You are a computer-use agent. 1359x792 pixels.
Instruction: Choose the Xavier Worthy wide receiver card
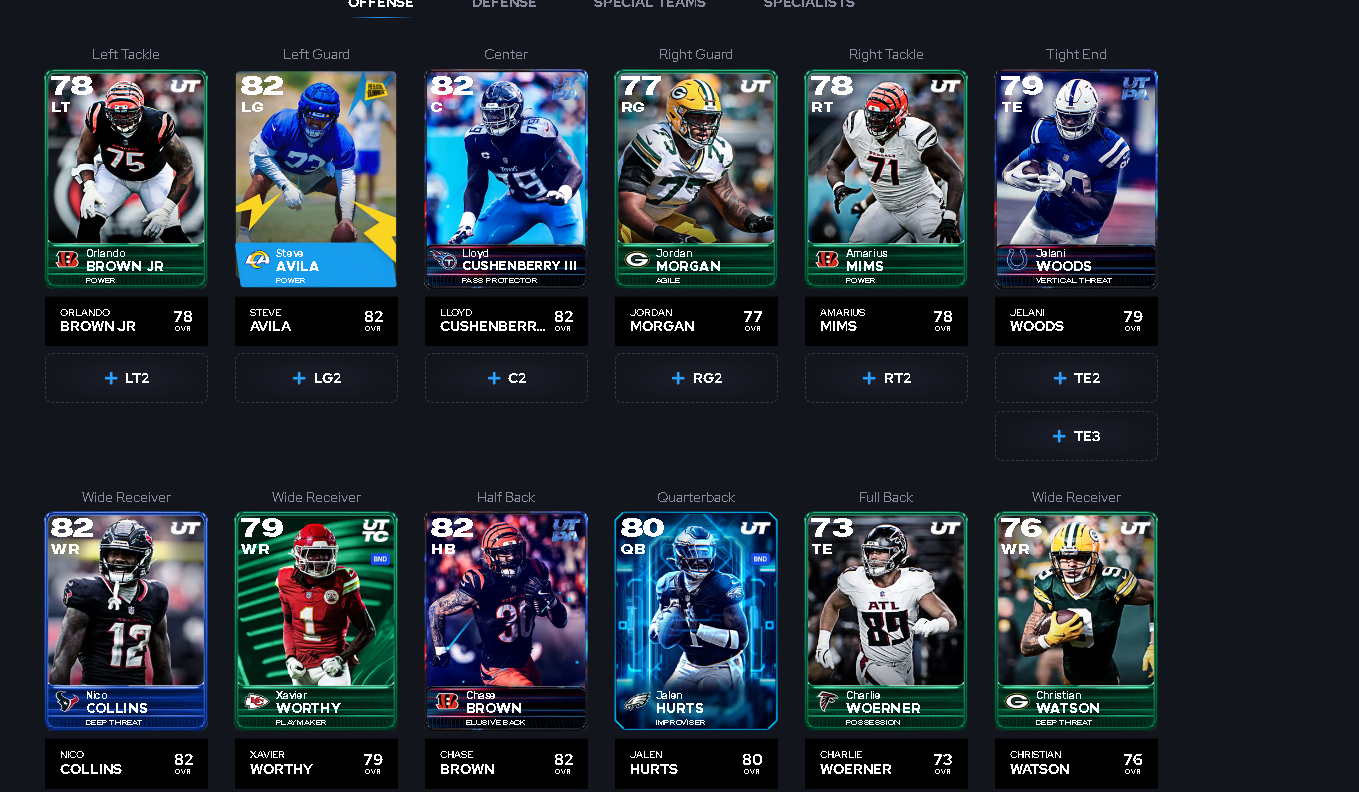point(316,620)
